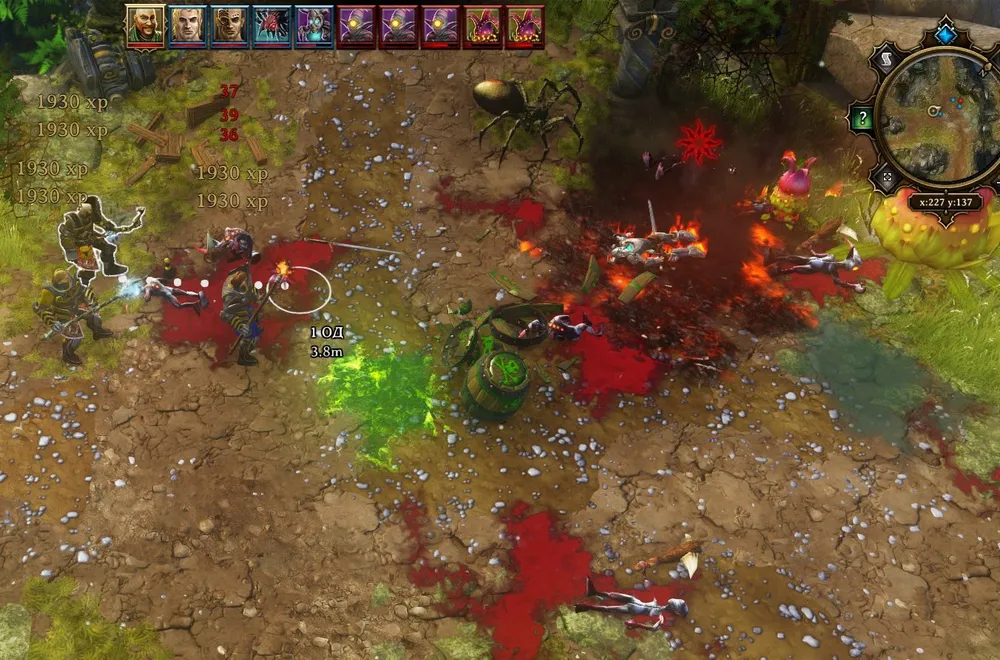Viewport: 1000px width, 660px height.
Task: Choose the scarred man portrait in turn order
Action: click(x=229, y=27)
